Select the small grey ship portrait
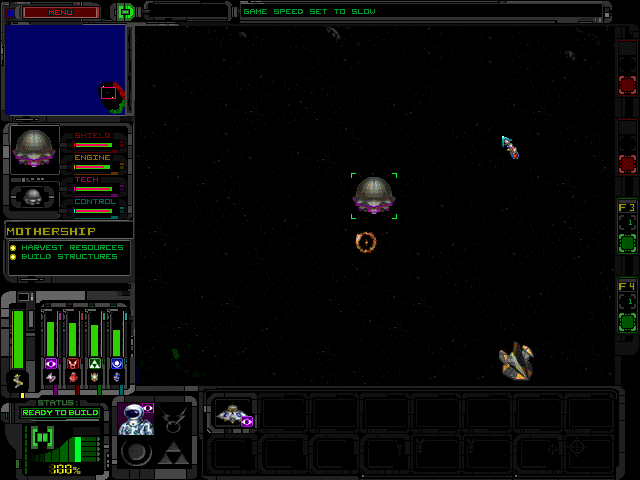This screenshot has width=640, height=480. (x=34, y=196)
